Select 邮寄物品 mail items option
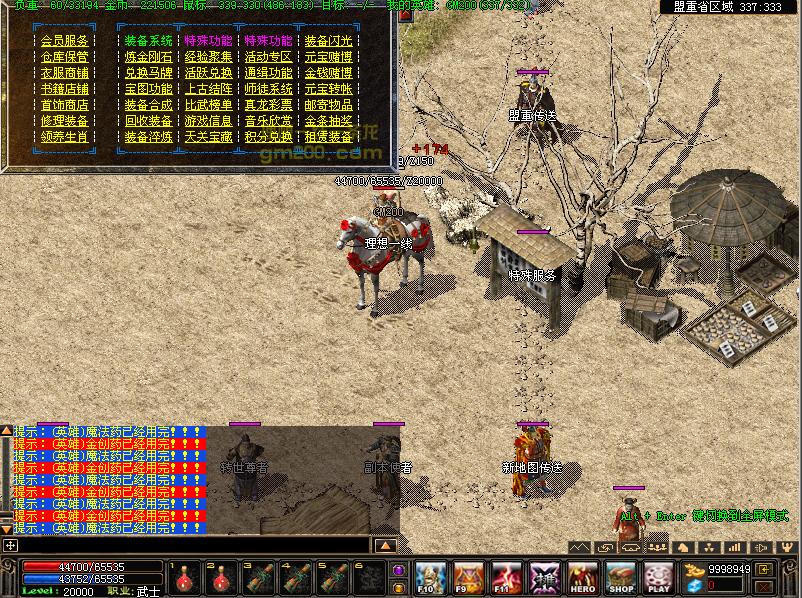The image size is (802, 598). [328, 105]
